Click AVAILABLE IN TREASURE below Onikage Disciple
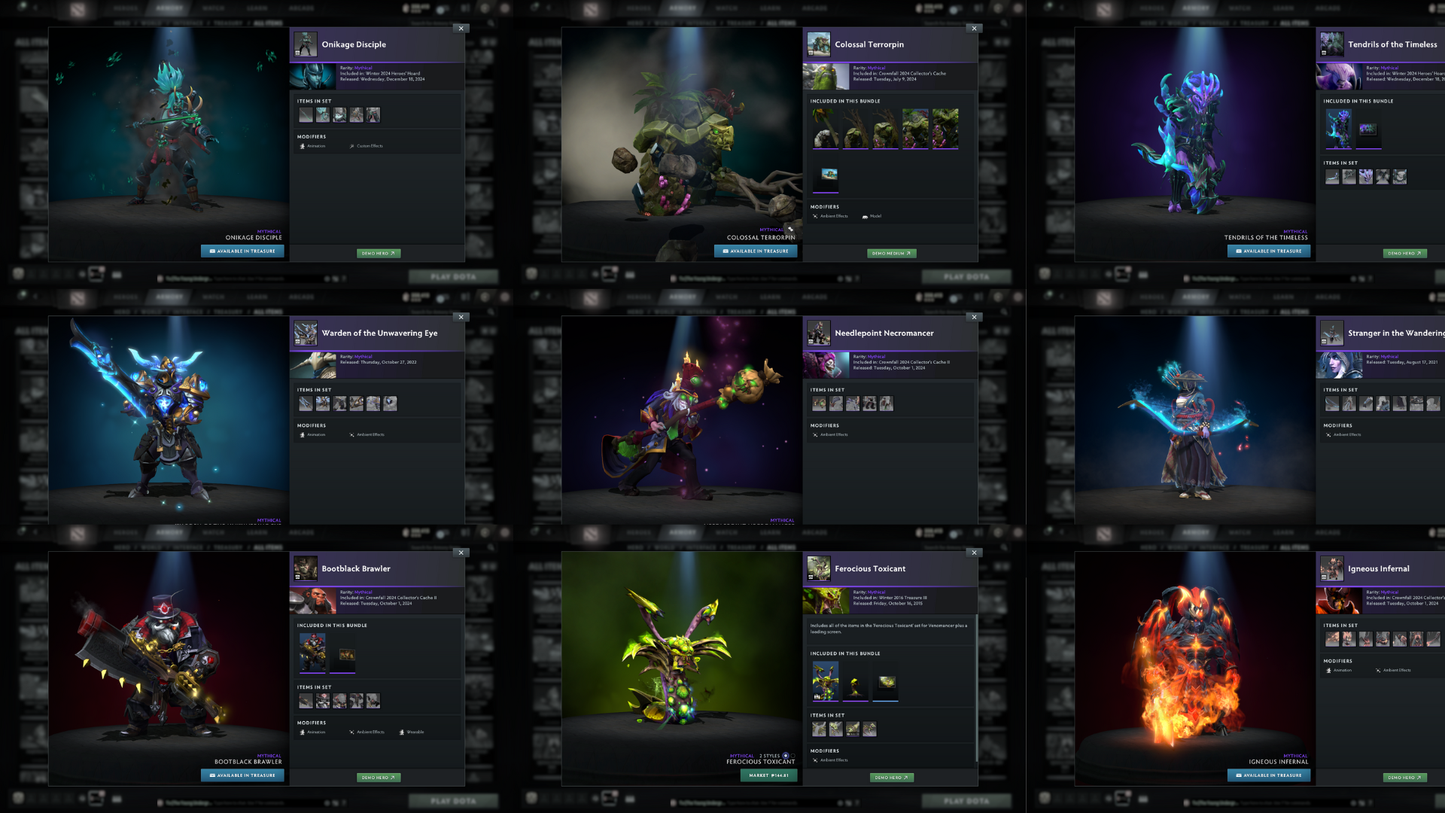The image size is (1445, 813). [x=242, y=250]
